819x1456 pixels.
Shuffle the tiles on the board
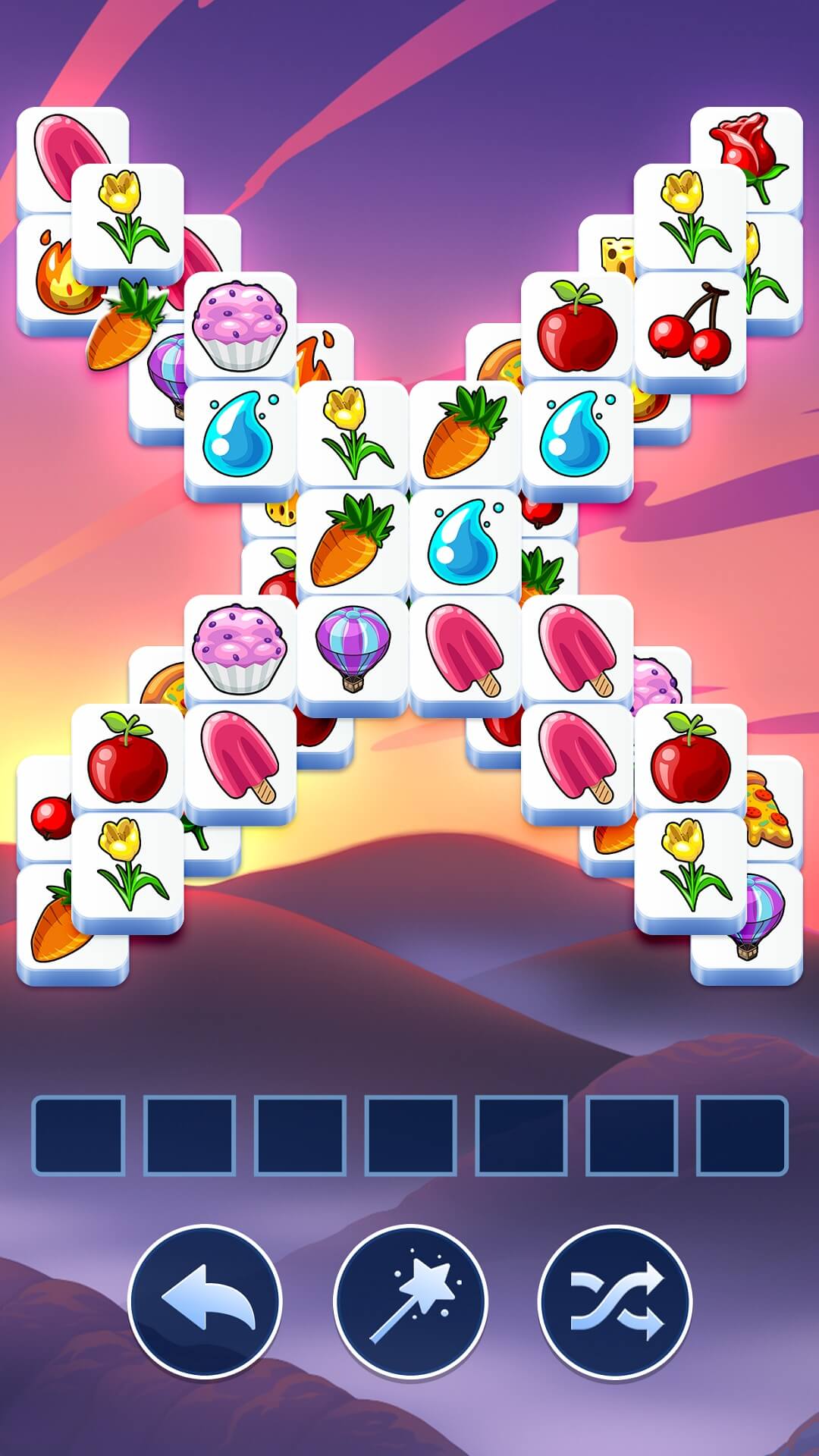click(x=615, y=1301)
